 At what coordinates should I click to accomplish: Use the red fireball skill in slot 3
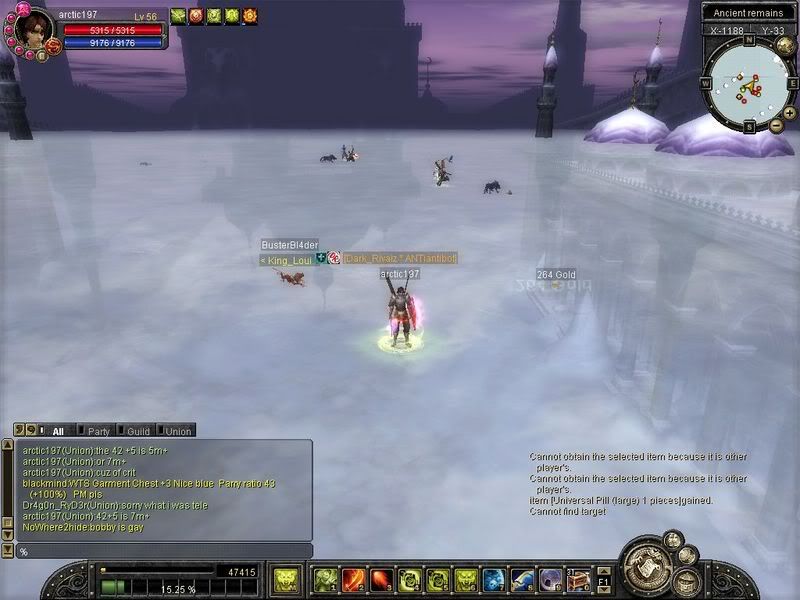pos(382,580)
